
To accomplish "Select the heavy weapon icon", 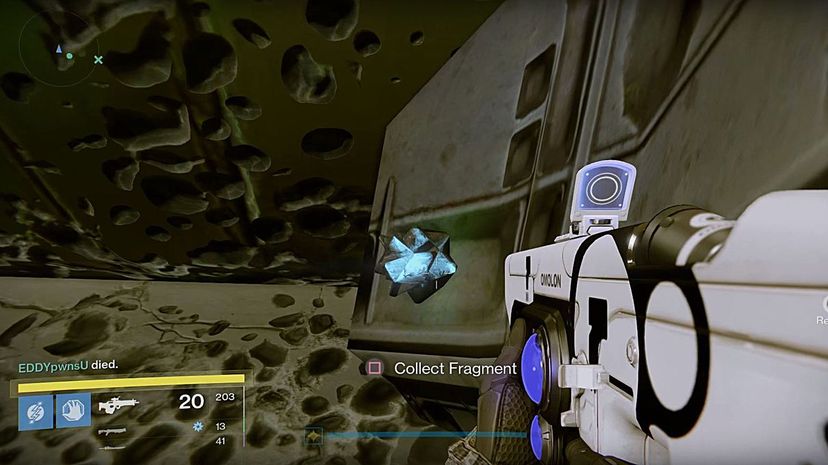I will click(112, 447).
